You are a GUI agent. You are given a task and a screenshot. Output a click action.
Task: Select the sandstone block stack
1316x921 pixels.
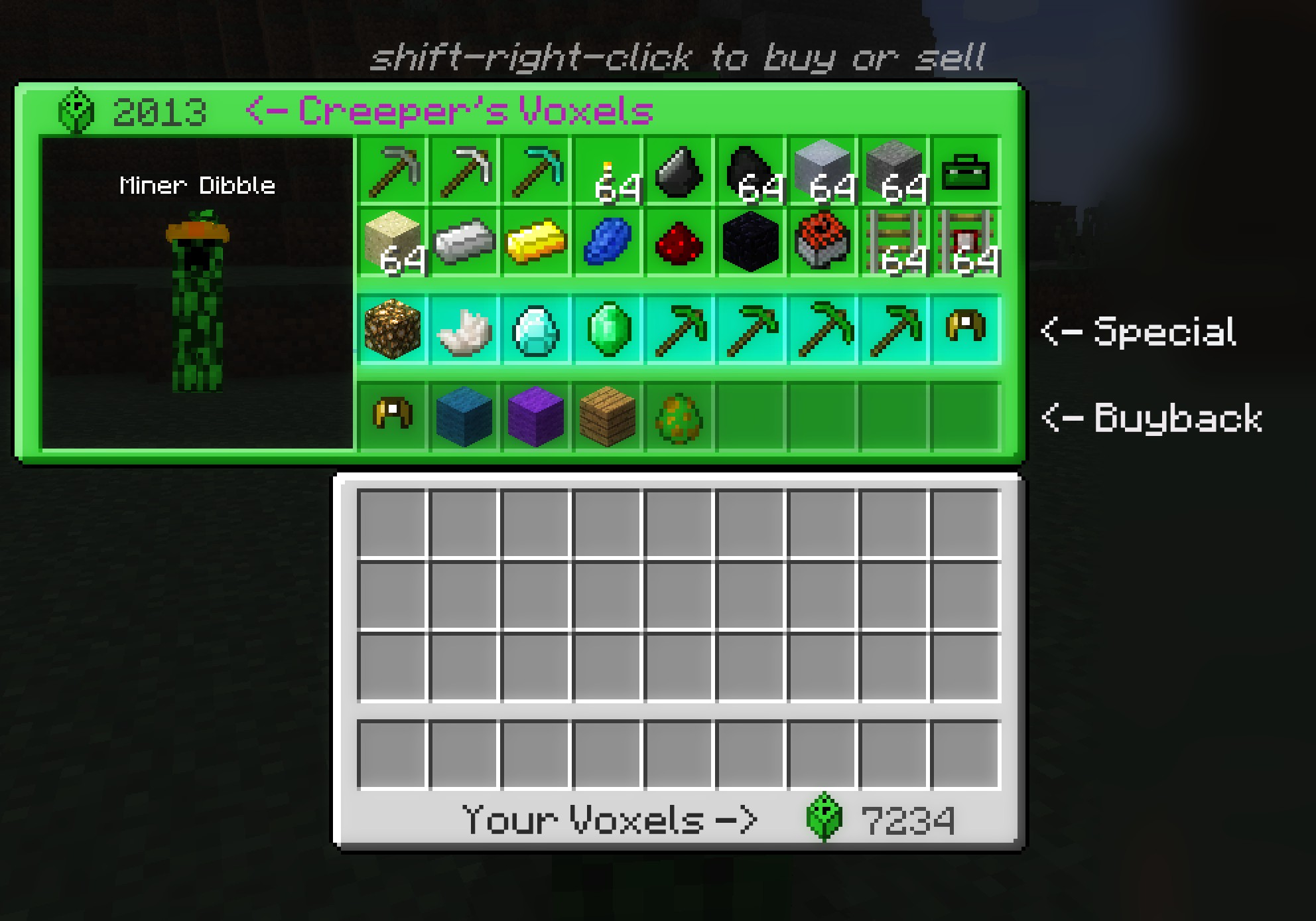click(392, 242)
